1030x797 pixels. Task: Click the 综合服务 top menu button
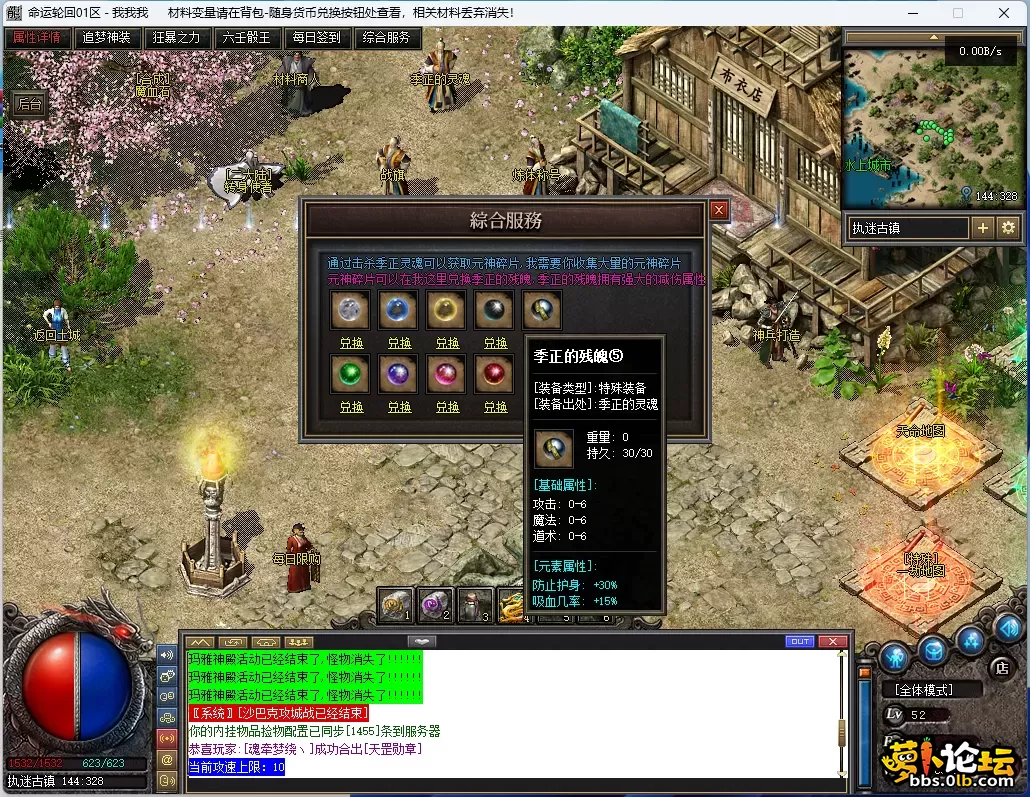[387, 38]
